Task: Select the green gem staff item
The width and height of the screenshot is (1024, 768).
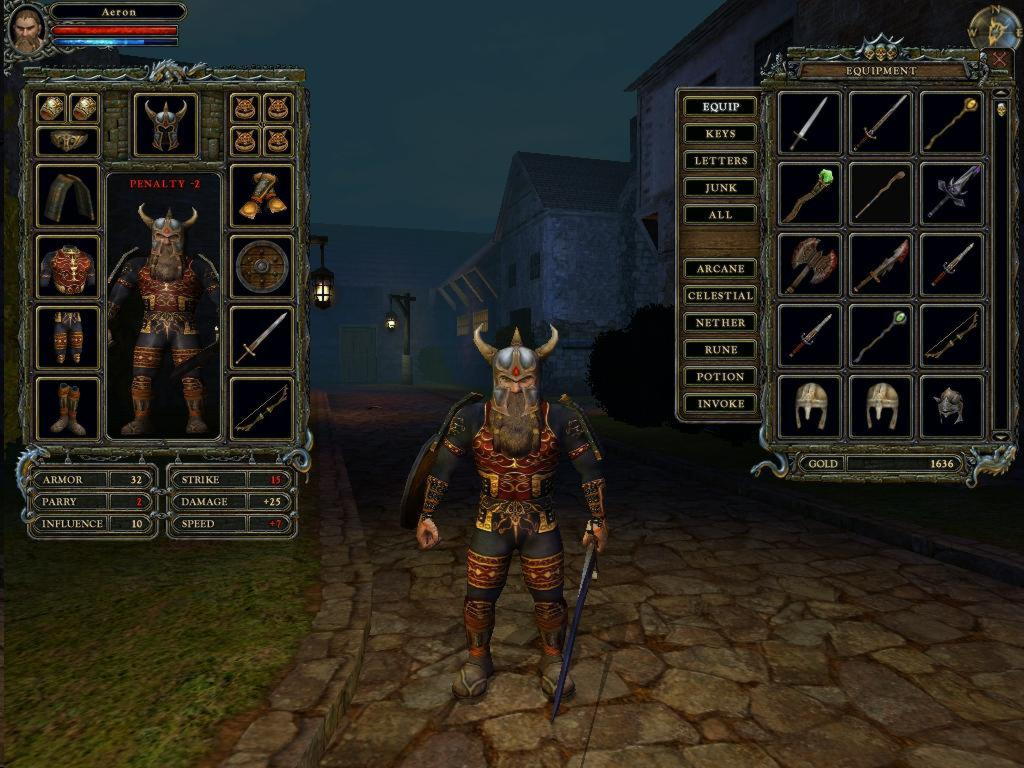Action: (810, 195)
